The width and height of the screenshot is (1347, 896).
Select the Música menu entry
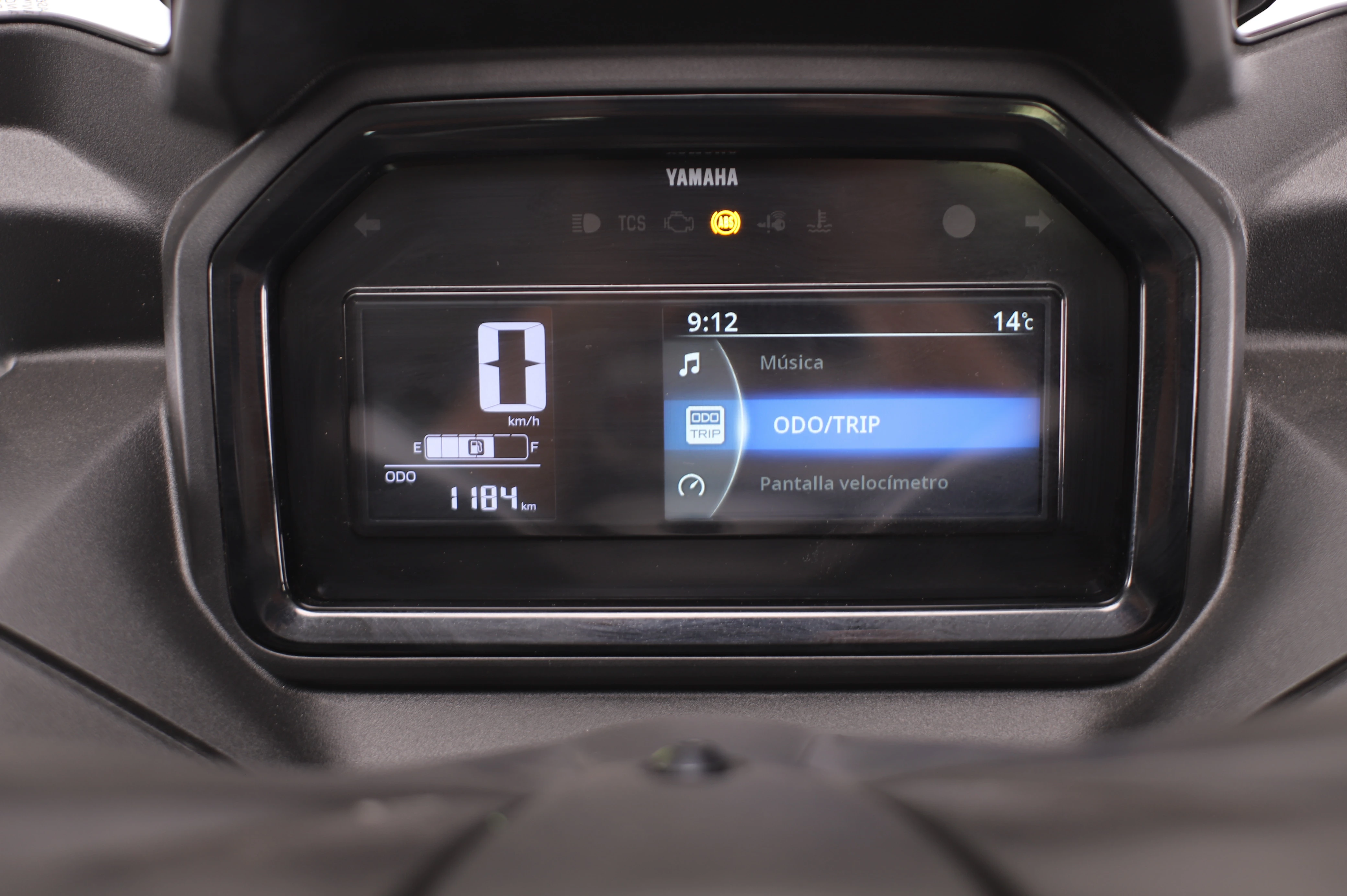(x=791, y=363)
